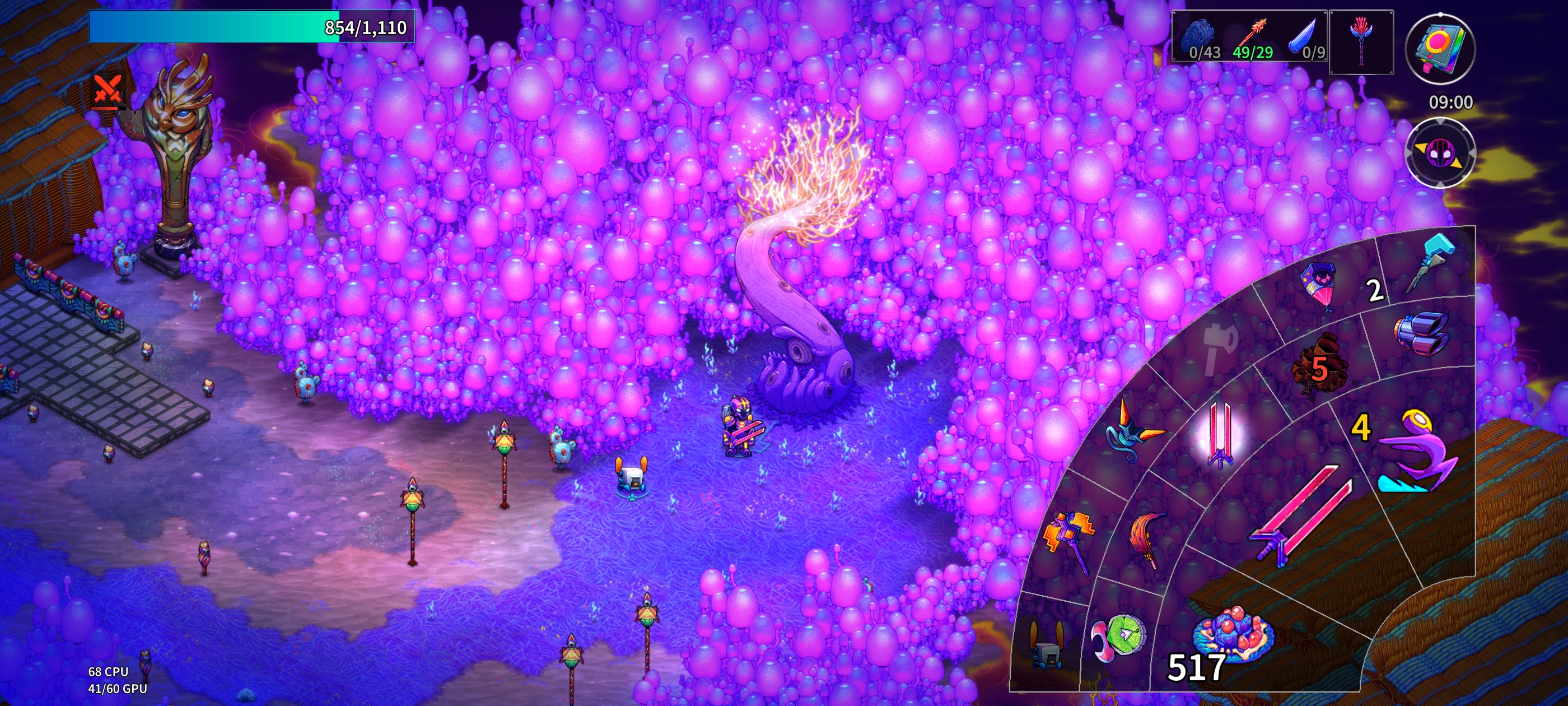
Task: Select the tracked feathered staff recipe
Action: point(1361,42)
